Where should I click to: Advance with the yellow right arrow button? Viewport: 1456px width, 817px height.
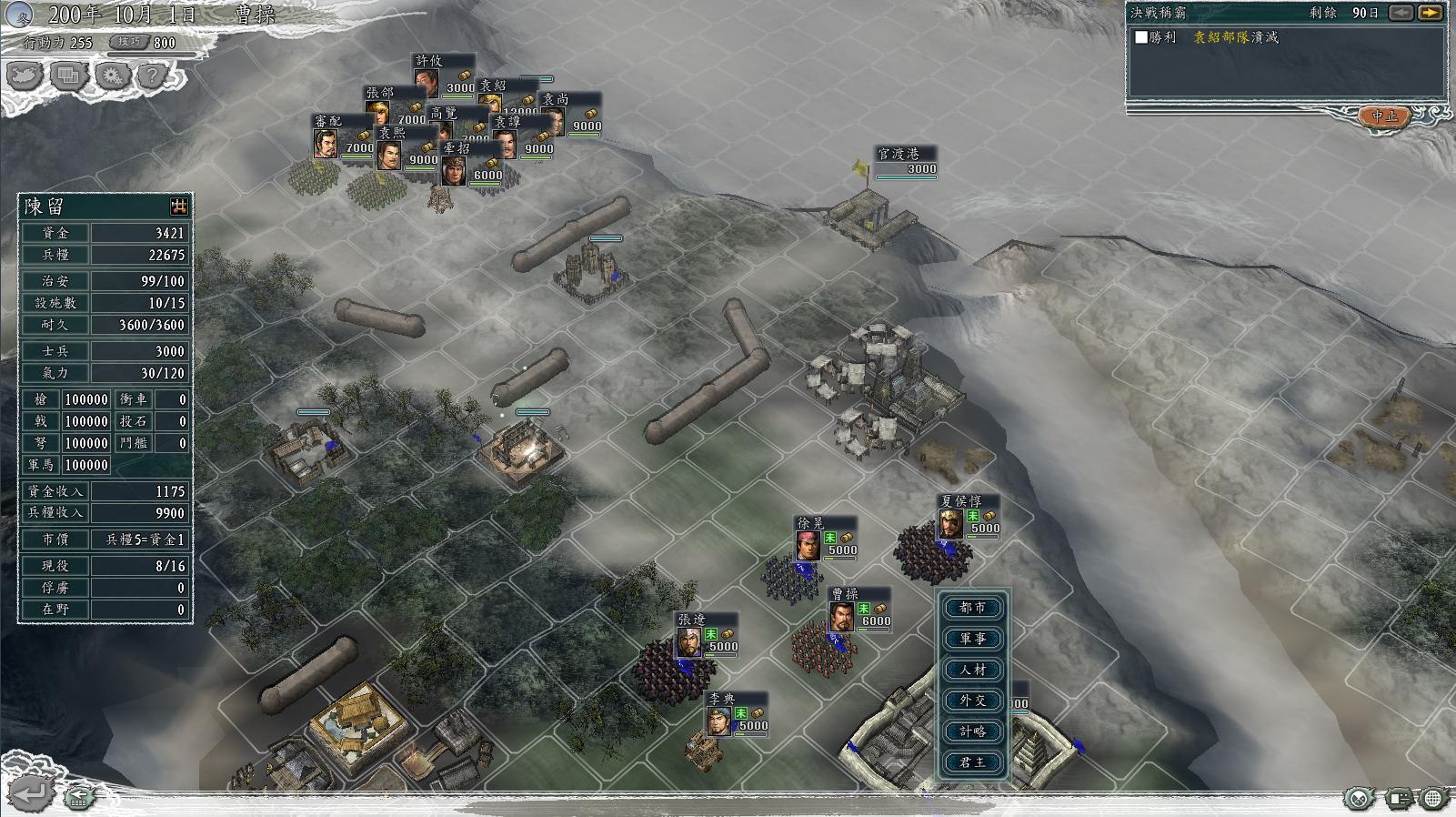[x=1431, y=13]
